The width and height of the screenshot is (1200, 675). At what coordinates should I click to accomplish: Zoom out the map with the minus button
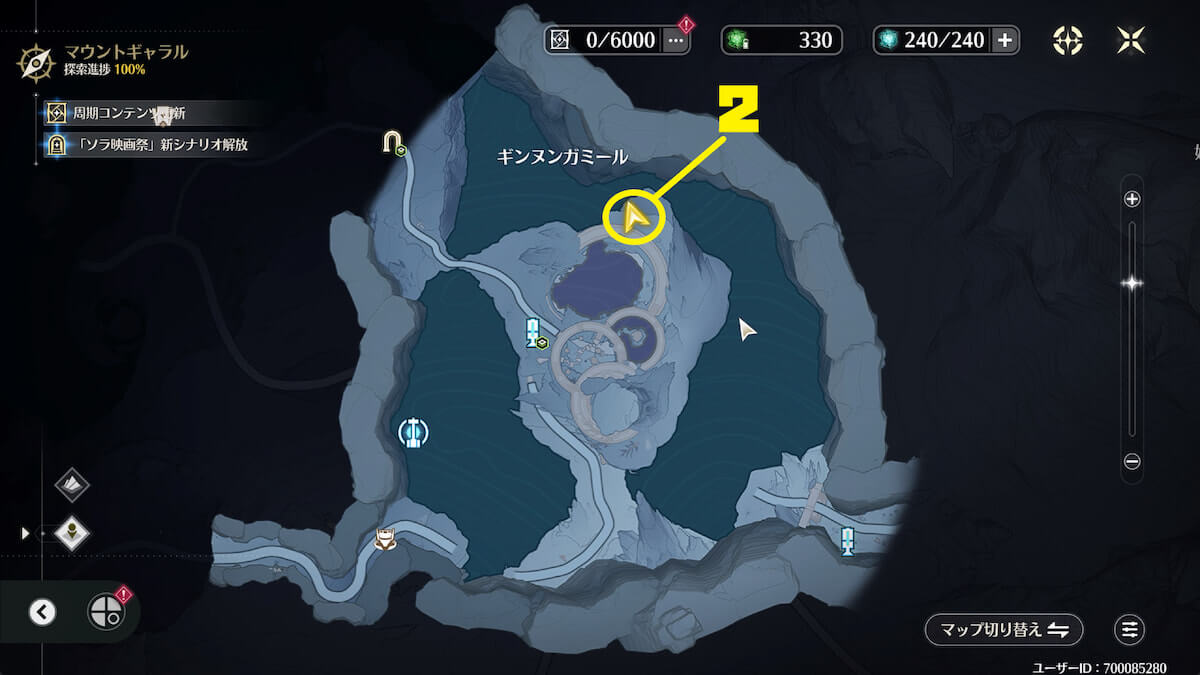point(1132,461)
